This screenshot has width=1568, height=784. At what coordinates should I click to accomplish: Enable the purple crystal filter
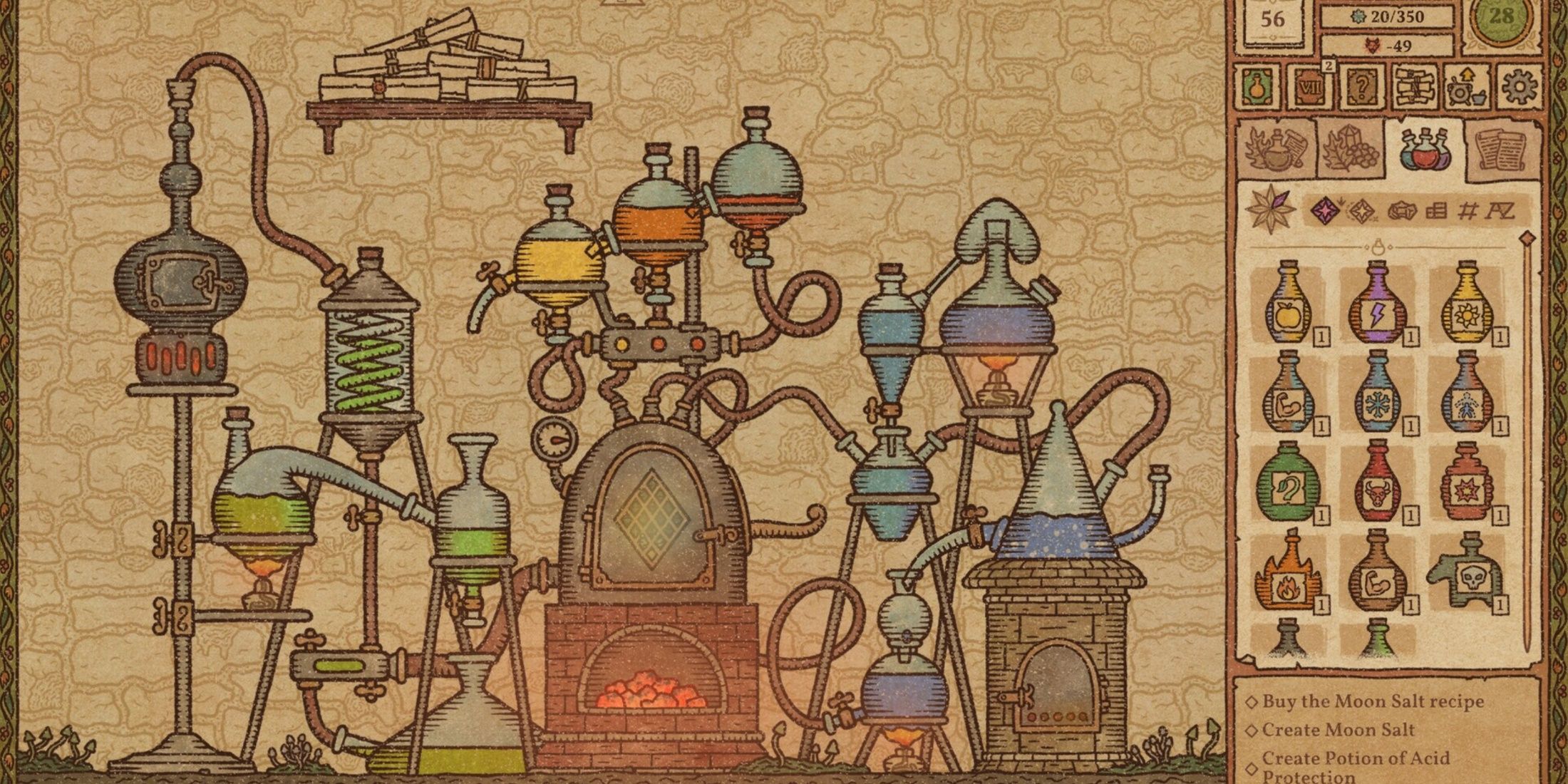1324,211
